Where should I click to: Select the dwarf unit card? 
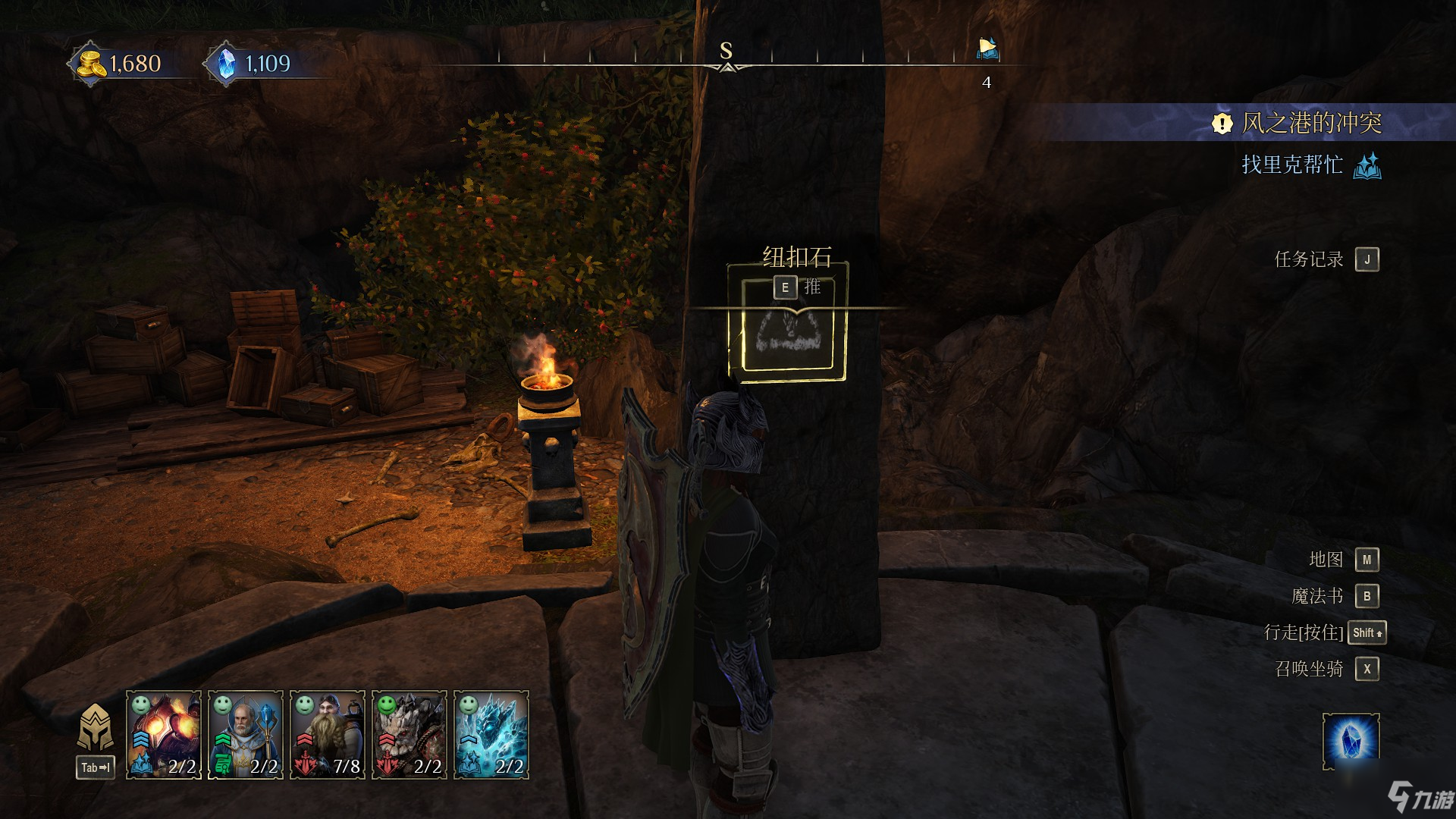(x=328, y=734)
